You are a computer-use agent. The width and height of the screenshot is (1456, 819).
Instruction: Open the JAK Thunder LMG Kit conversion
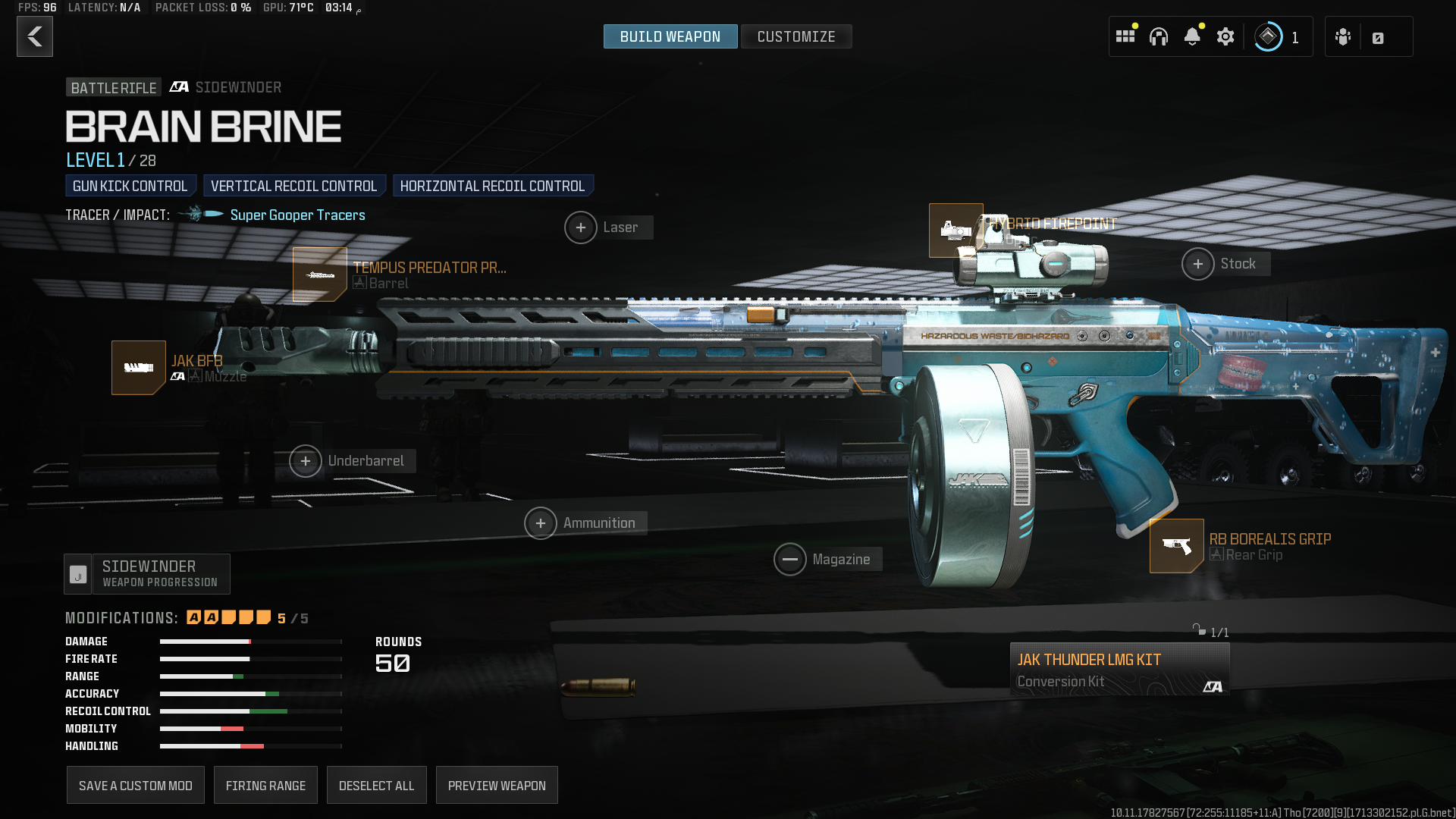tap(1119, 670)
